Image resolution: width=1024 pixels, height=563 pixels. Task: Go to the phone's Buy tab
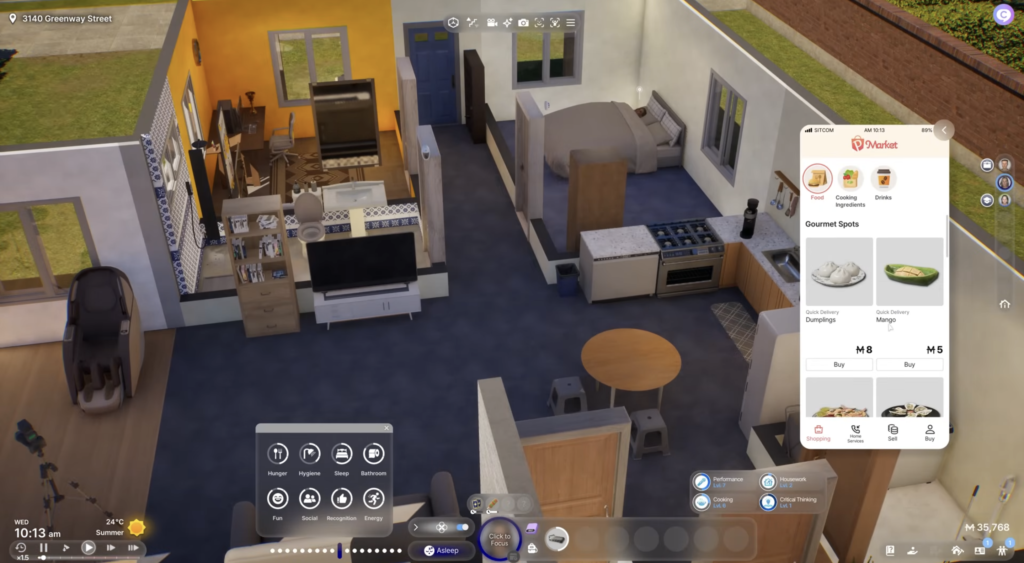coord(929,432)
